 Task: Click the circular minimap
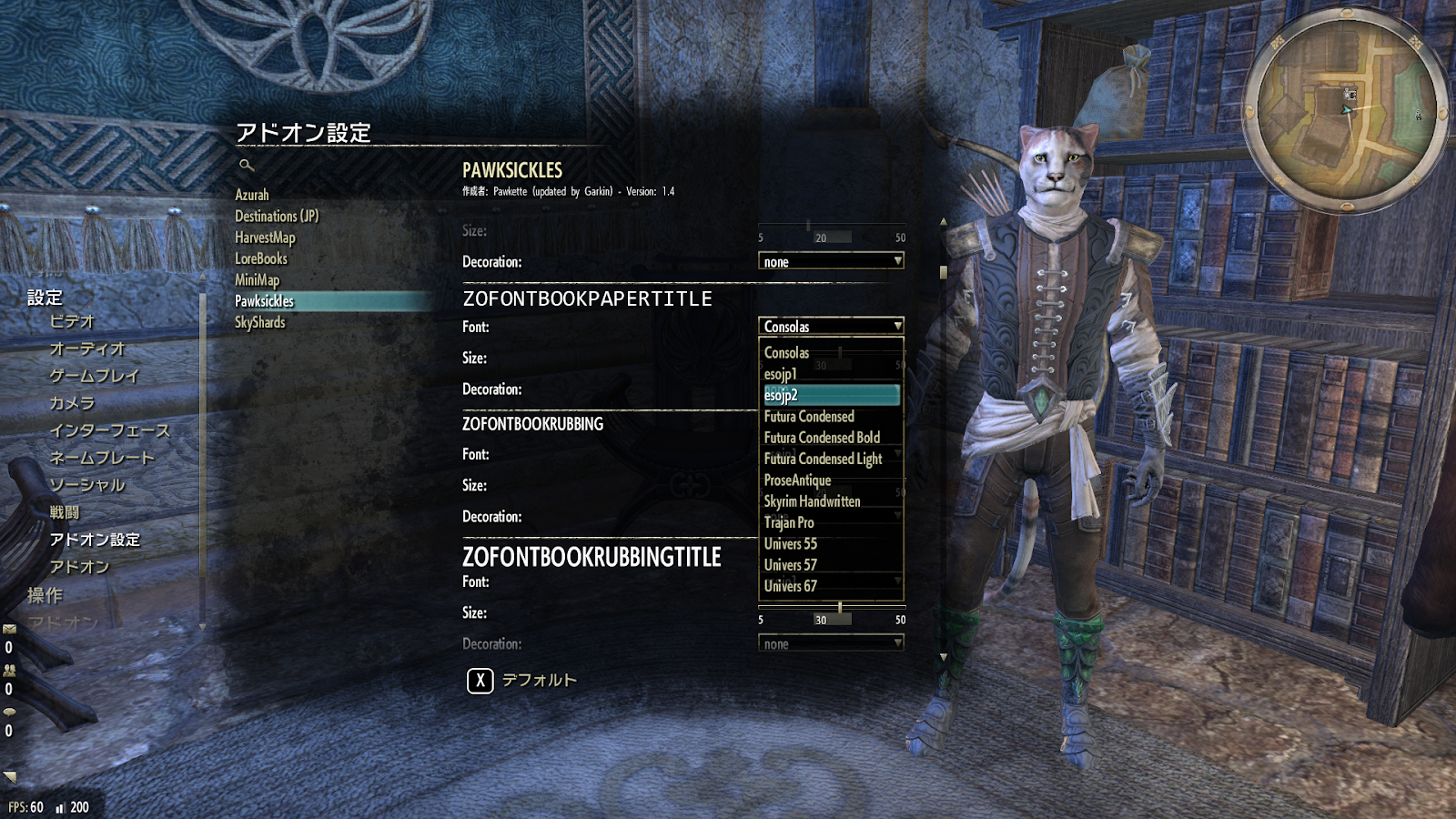[1345, 110]
